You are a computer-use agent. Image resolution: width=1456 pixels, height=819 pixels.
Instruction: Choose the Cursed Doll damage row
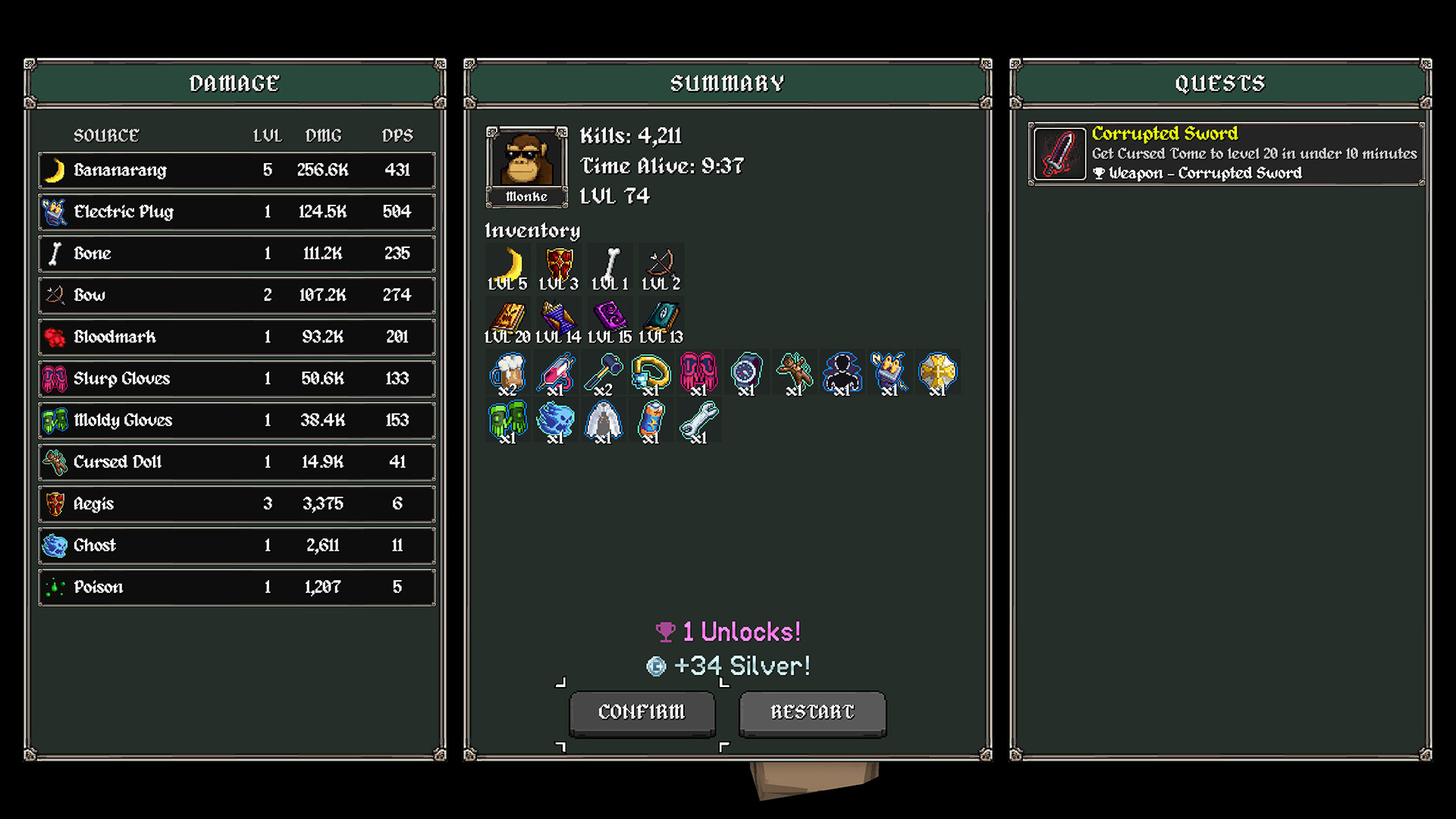[237, 462]
